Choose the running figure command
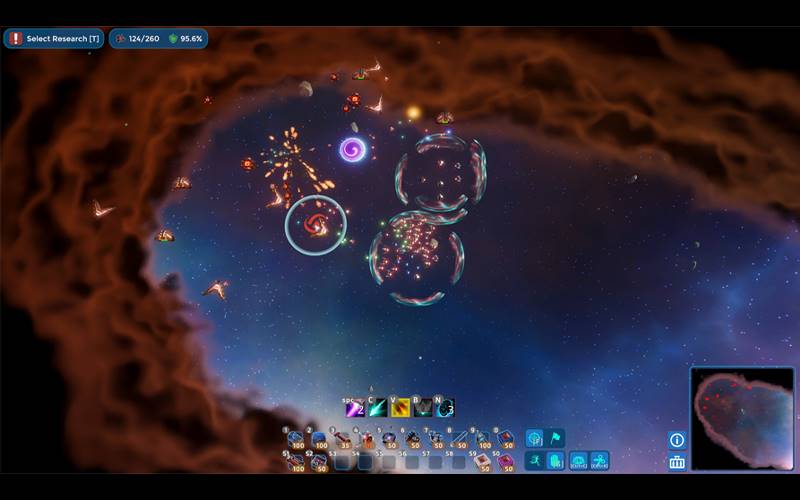This screenshot has width=800, height=500. click(535, 461)
